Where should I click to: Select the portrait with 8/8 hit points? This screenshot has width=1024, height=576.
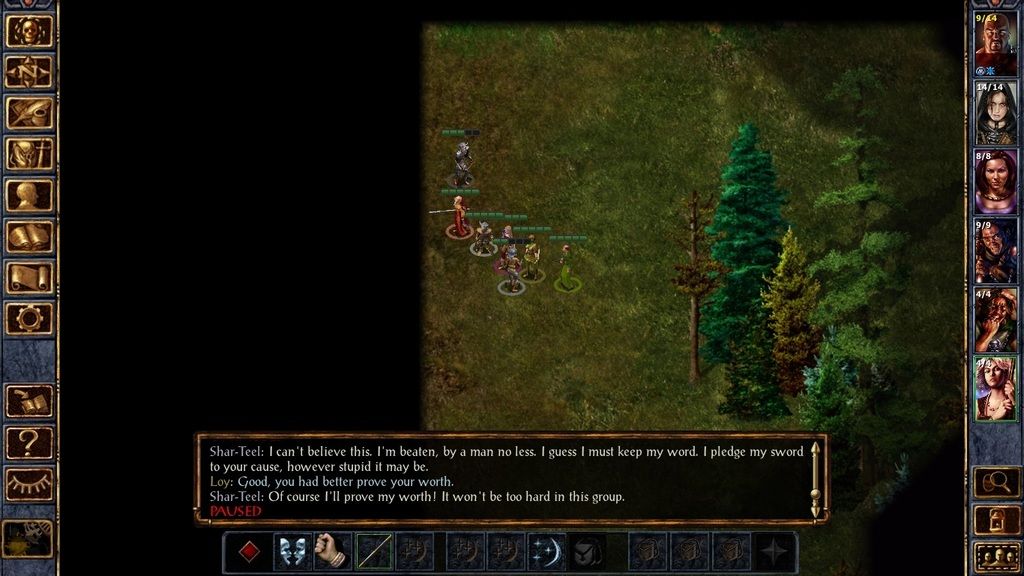[x=995, y=182]
